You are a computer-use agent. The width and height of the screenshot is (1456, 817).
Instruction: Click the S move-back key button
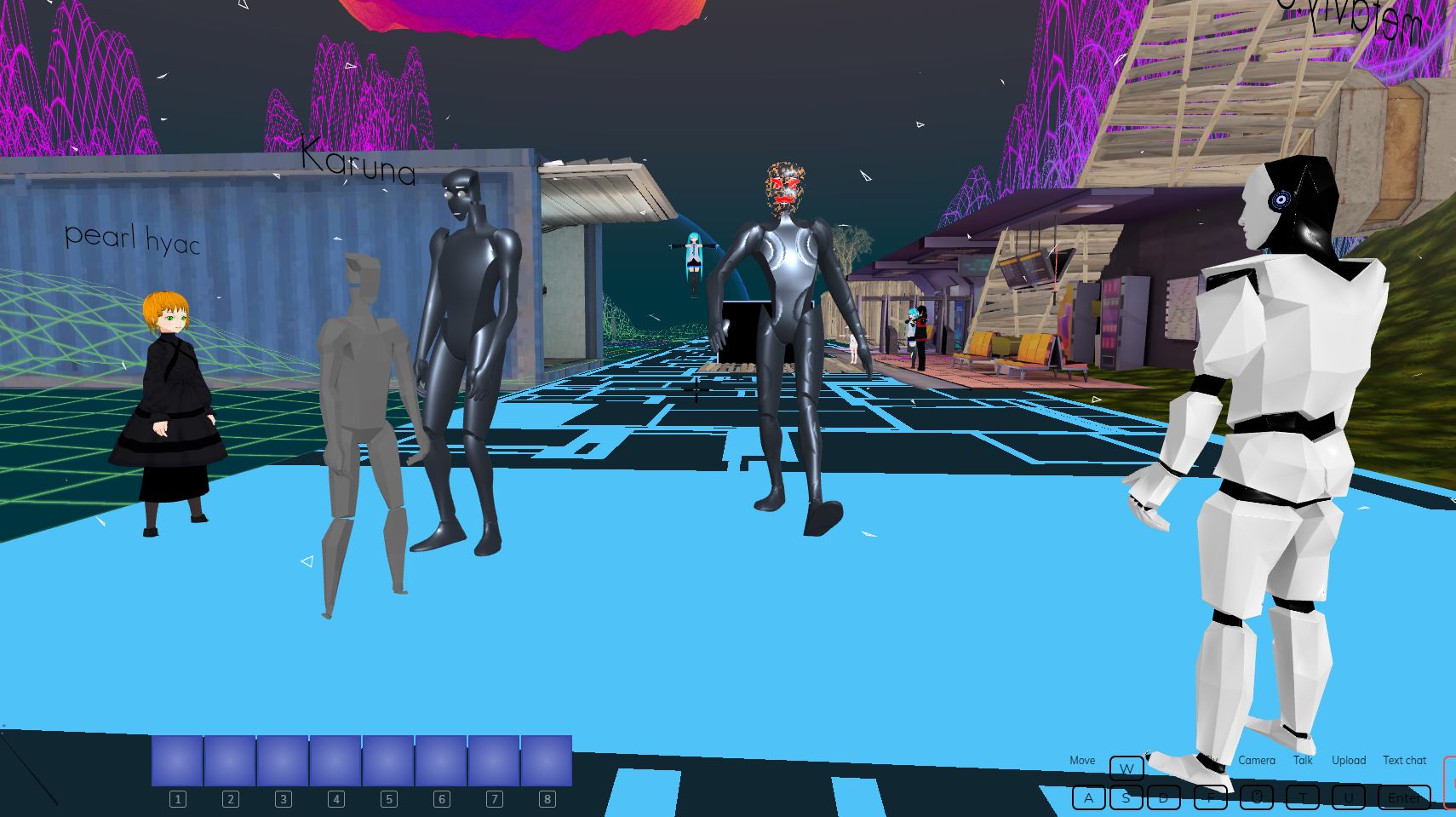tap(1126, 797)
